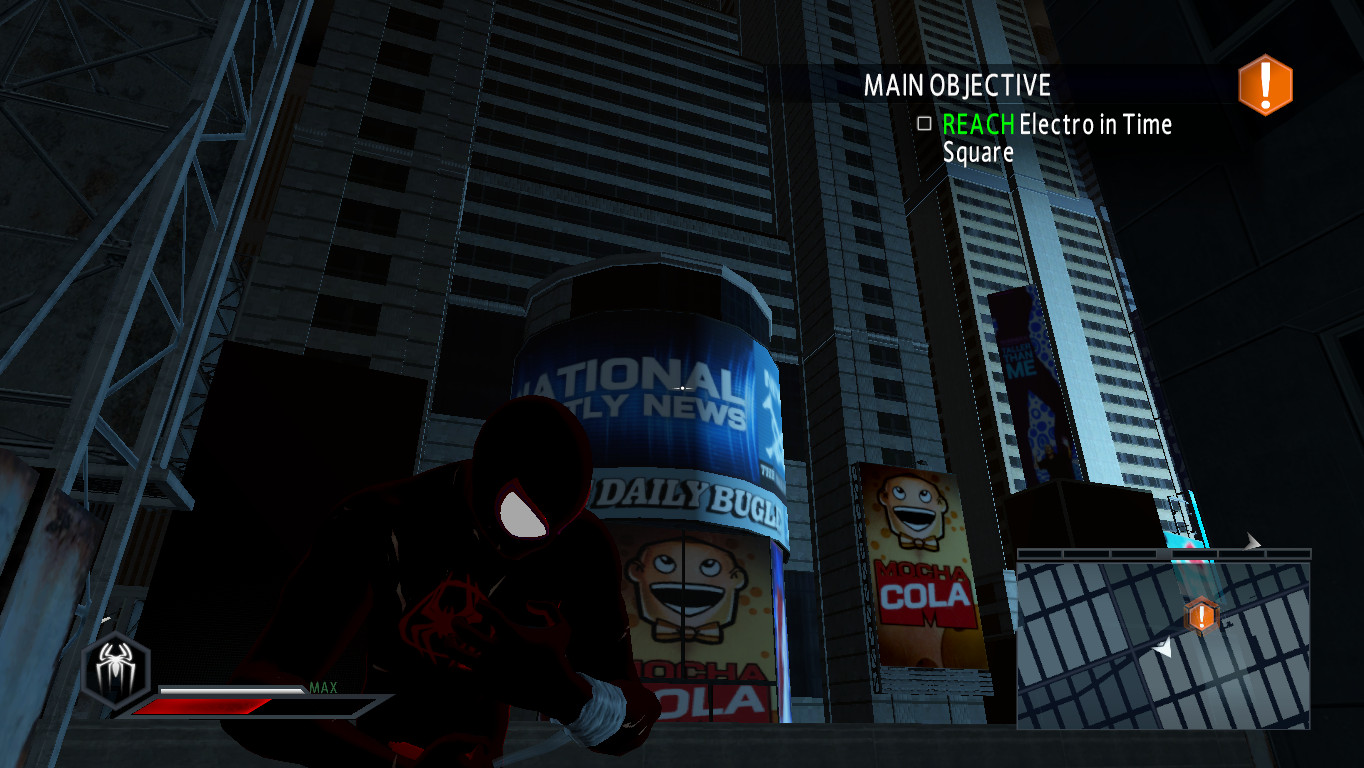Click the orange exclamation objective icon

[1264, 86]
